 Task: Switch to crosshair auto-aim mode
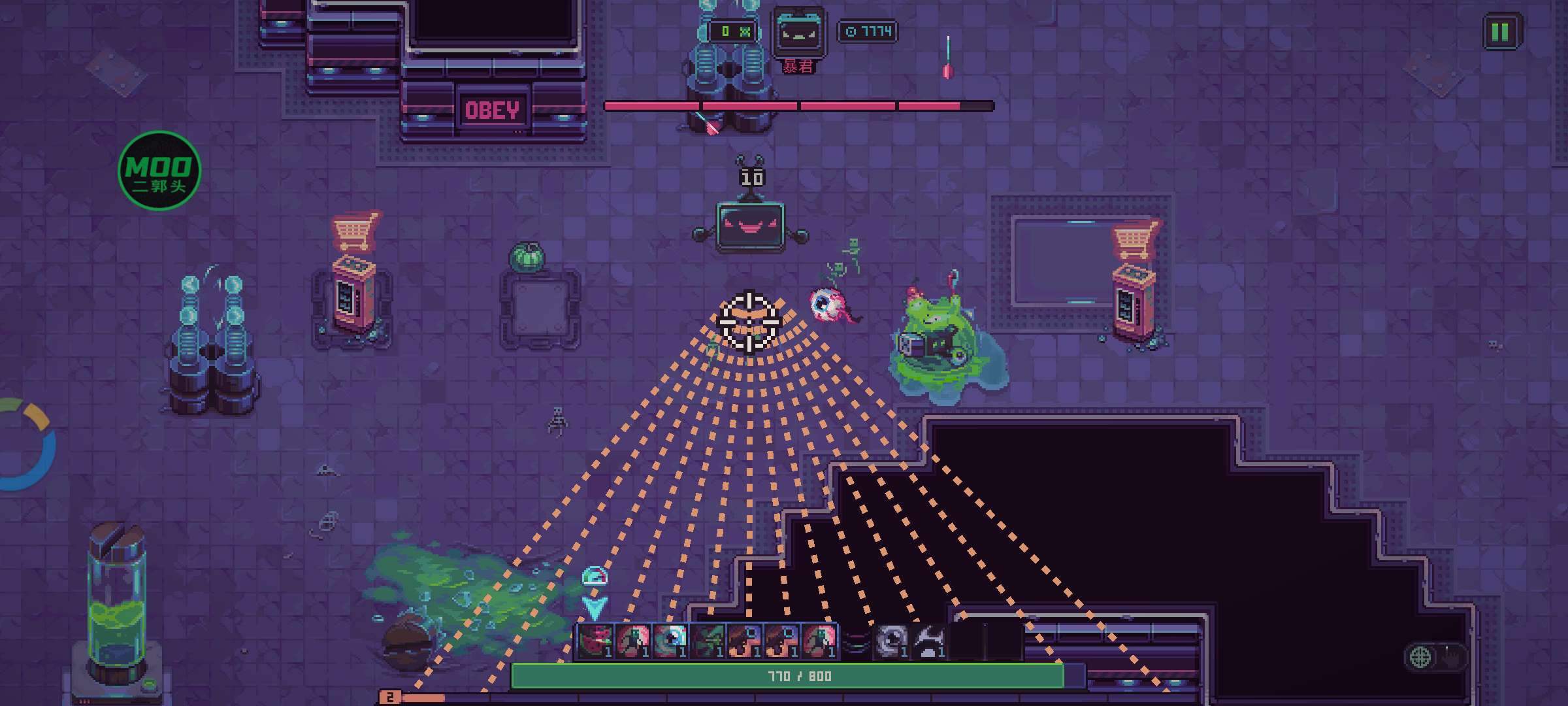point(1420,657)
